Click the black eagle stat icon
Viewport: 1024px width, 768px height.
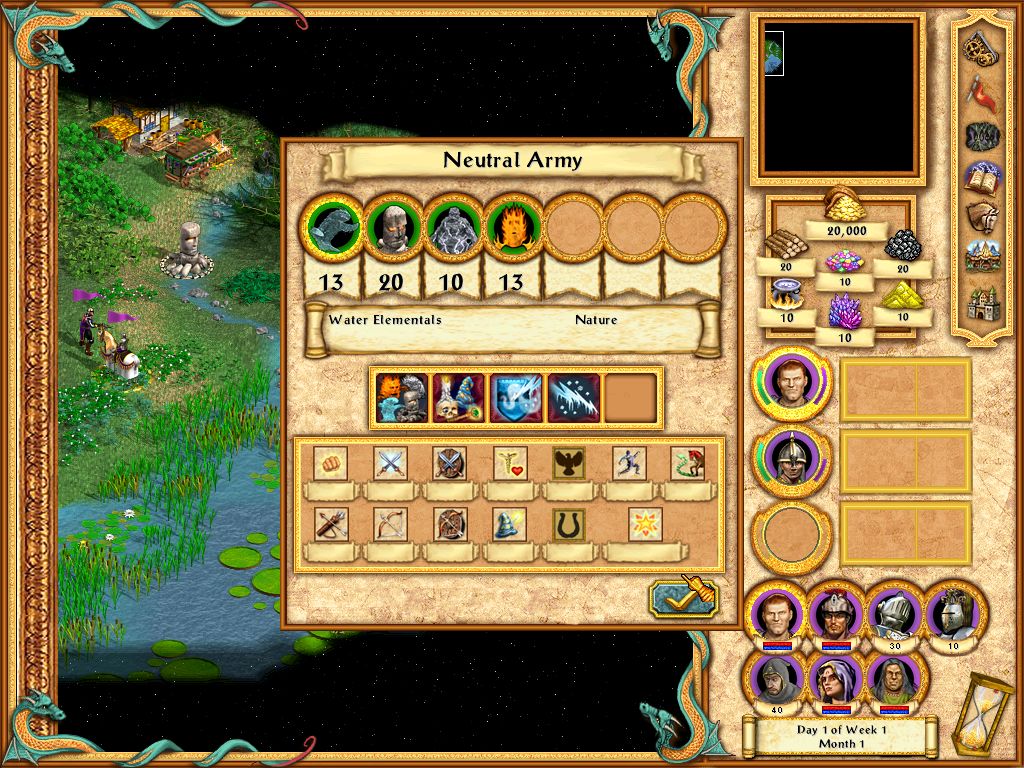[570, 463]
